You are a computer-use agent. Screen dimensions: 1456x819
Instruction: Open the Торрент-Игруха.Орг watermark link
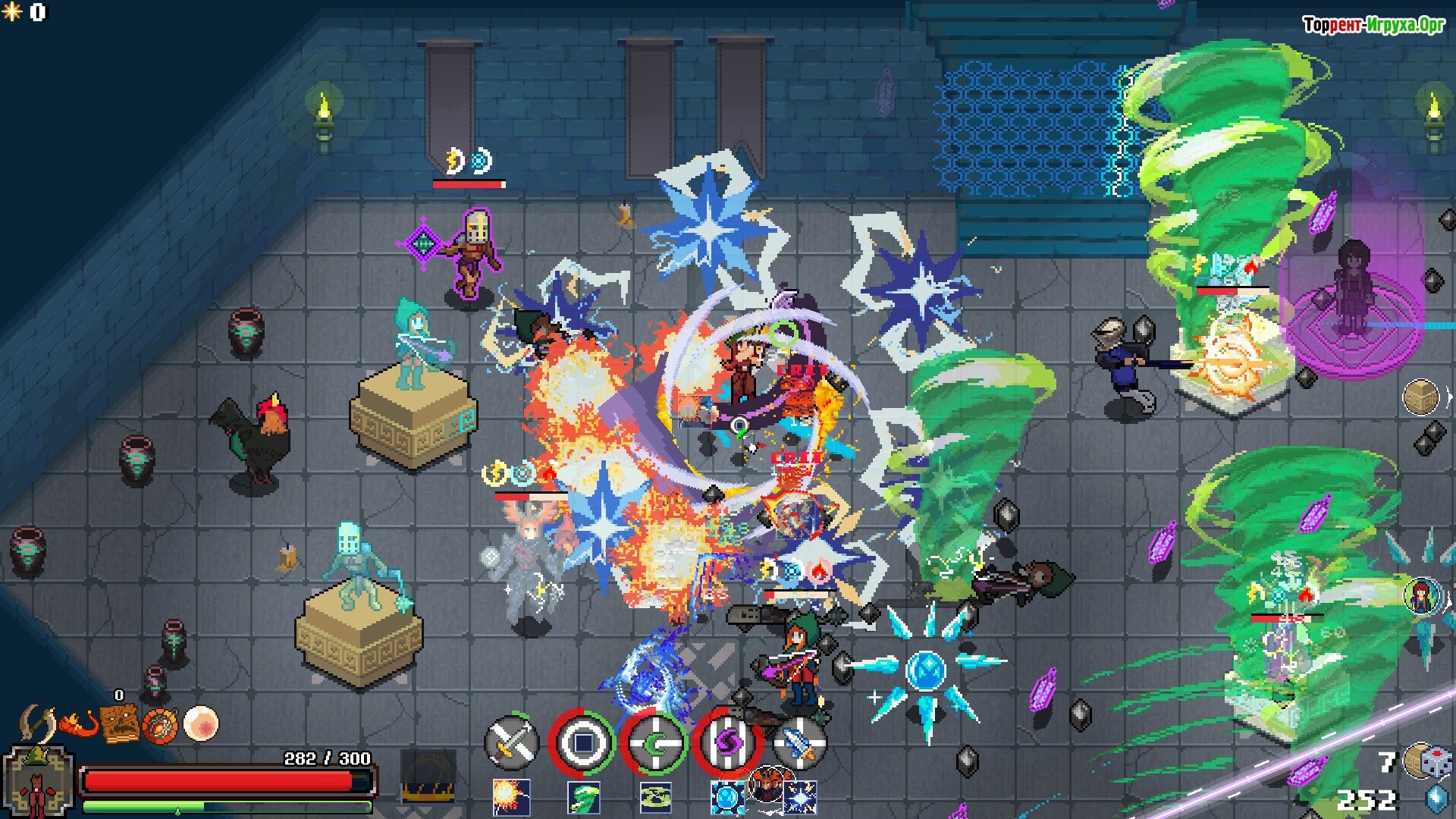[1373, 25]
